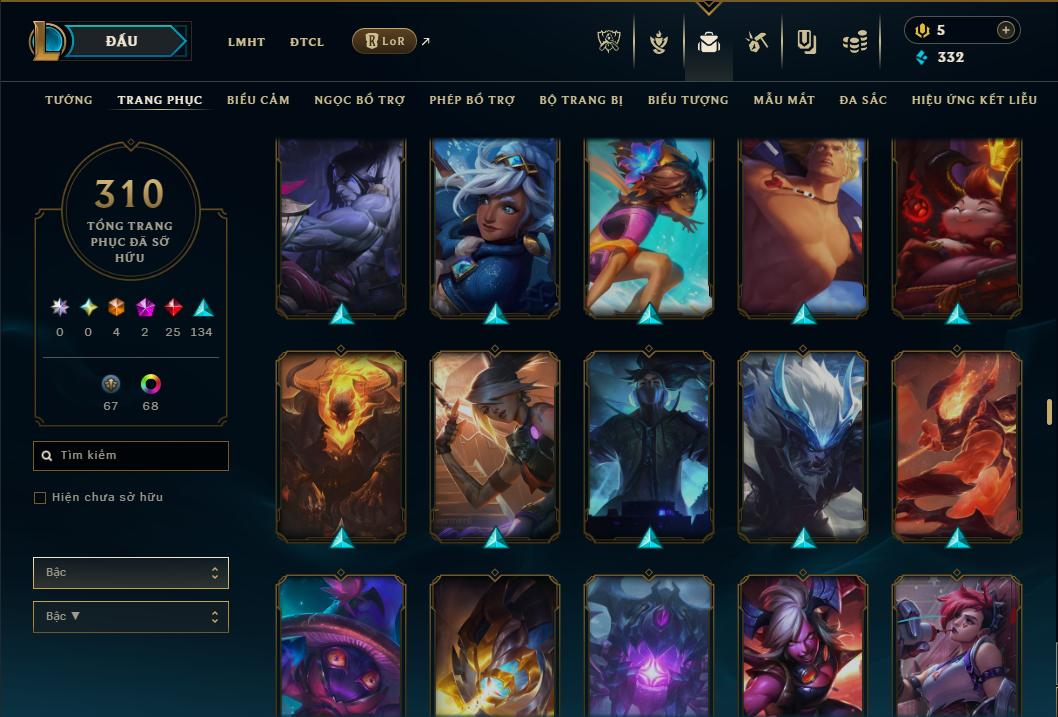1058x717 pixels.
Task: Show the BỘ TRANG BỊ tab
Action: (581, 100)
